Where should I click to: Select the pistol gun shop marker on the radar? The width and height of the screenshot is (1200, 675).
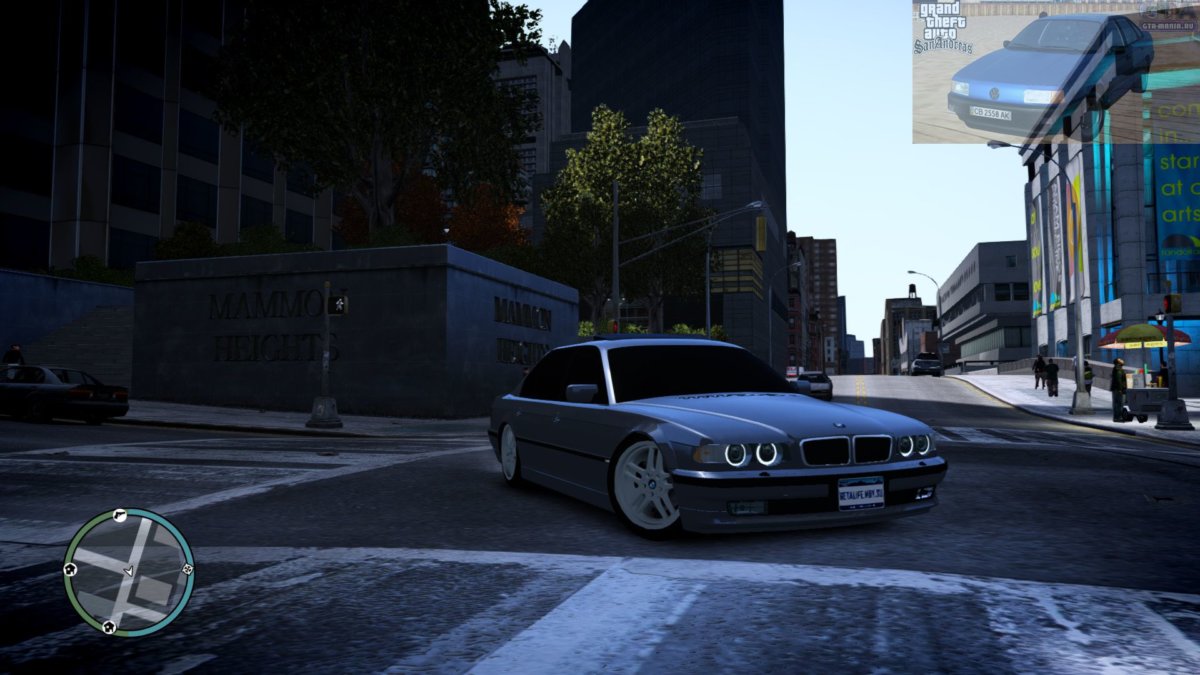[x=119, y=516]
